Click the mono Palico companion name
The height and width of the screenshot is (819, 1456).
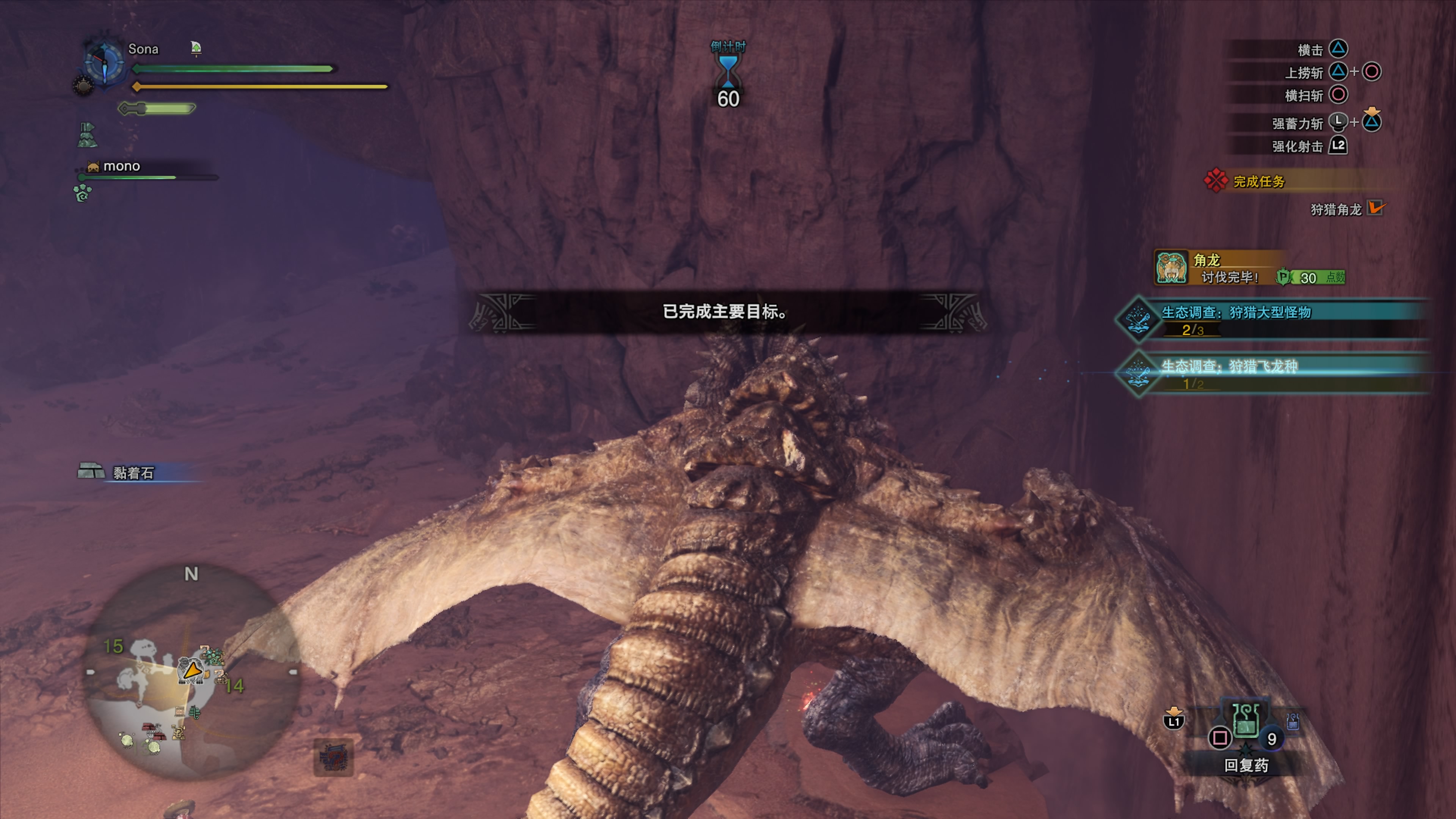tap(121, 166)
